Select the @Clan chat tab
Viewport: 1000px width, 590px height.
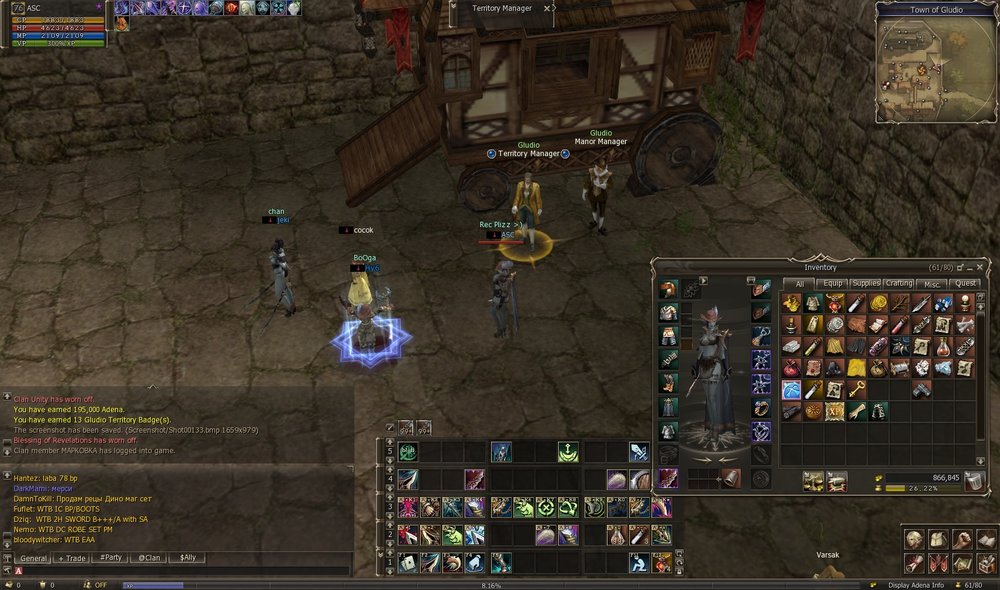pos(148,558)
